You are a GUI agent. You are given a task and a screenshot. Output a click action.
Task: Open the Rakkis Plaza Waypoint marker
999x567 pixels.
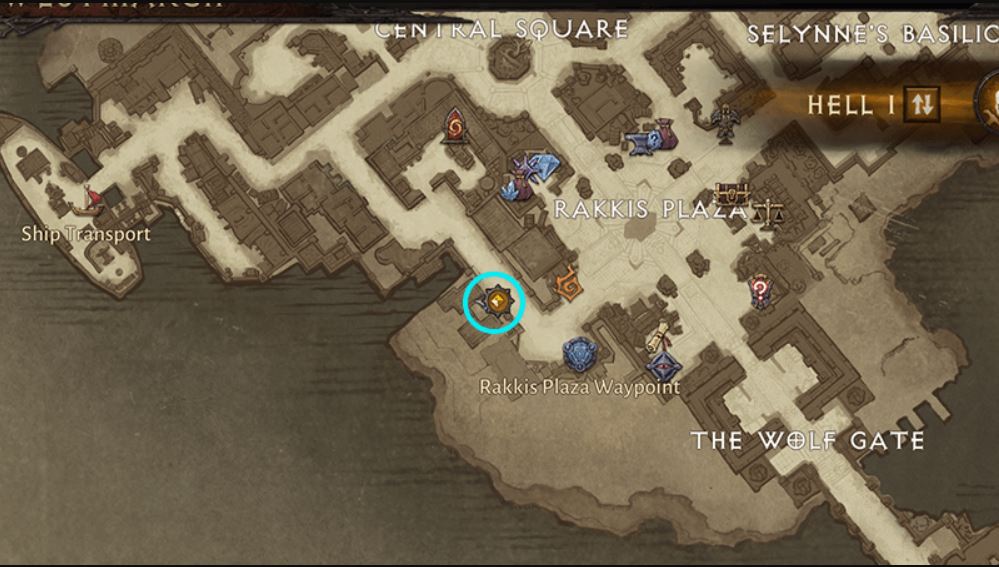pyautogui.click(x=580, y=355)
